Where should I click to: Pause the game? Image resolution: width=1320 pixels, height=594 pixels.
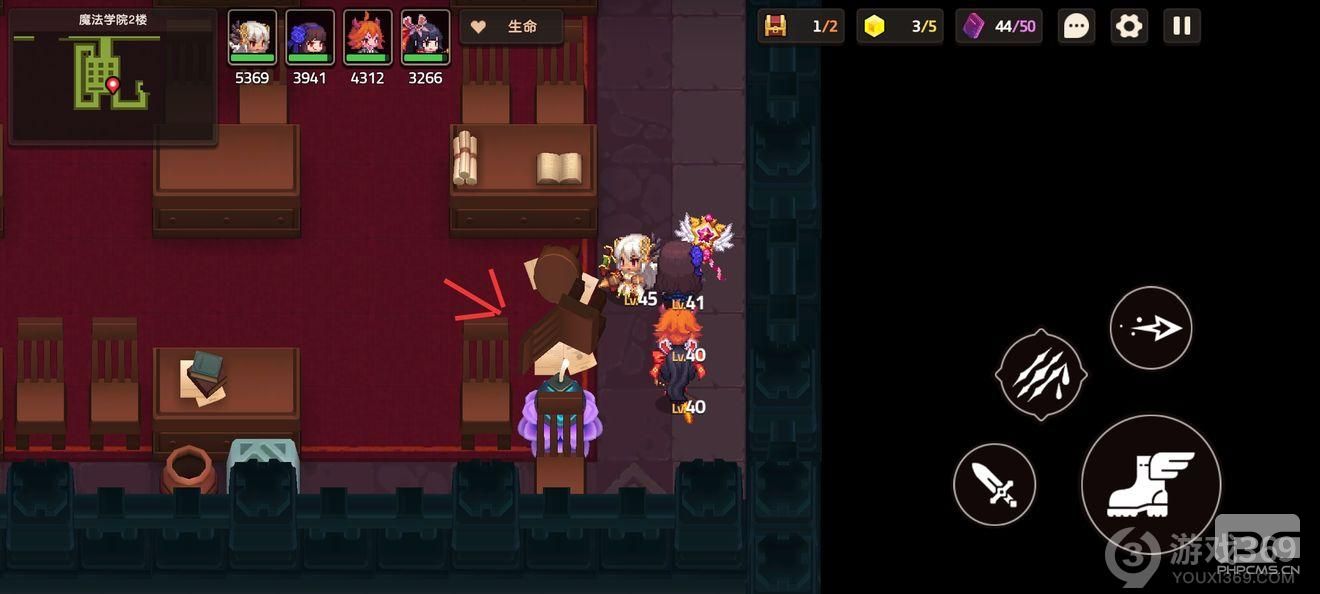(1182, 27)
